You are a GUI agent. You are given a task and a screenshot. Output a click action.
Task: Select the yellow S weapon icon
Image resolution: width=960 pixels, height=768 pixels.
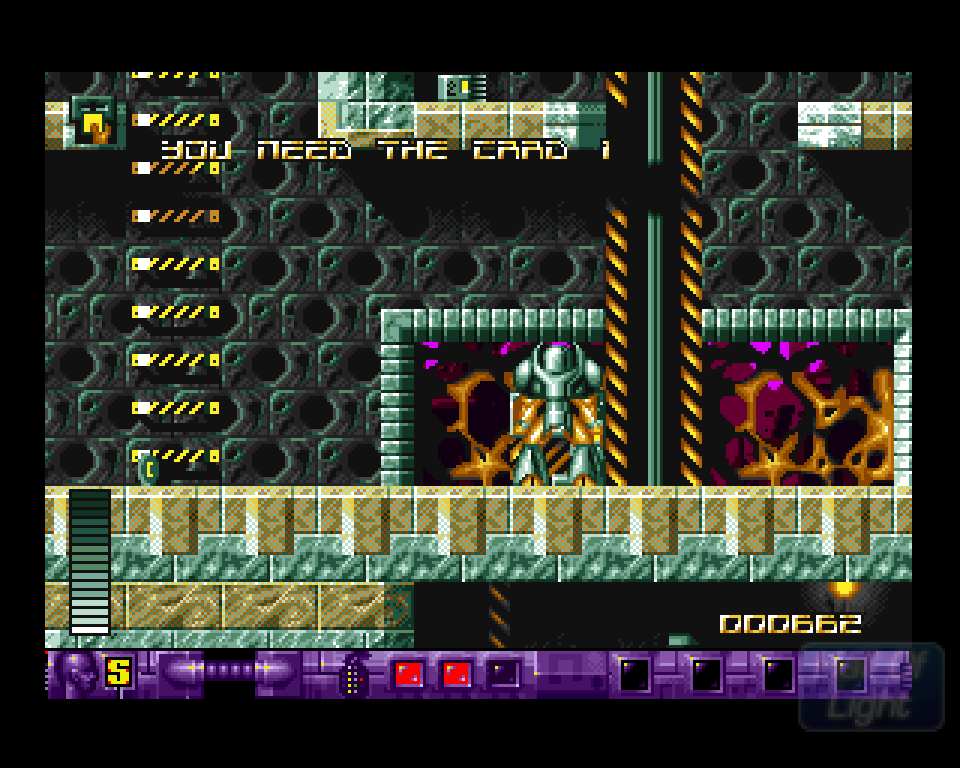tap(119, 672)
